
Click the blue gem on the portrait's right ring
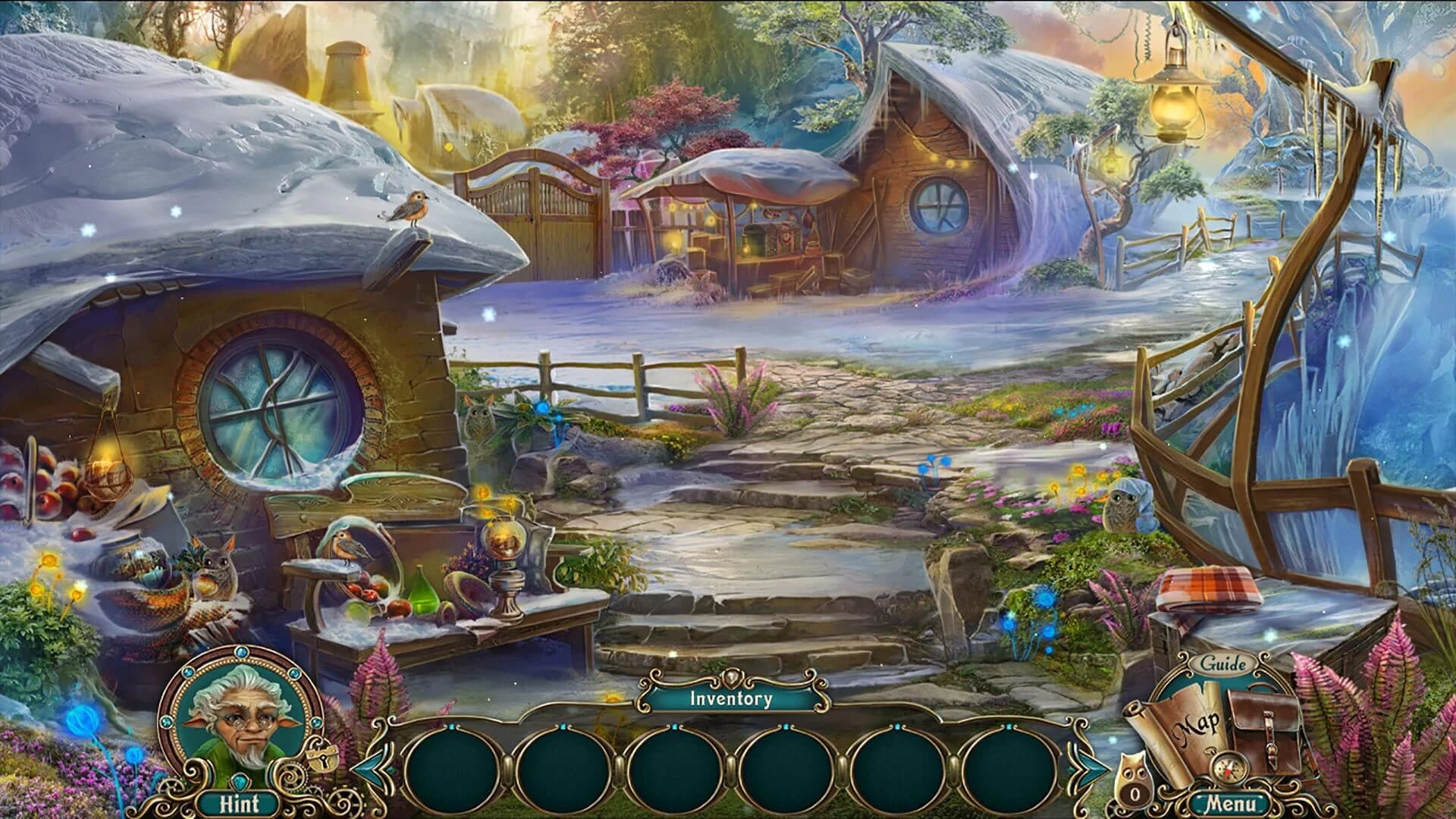click(316, 722)
